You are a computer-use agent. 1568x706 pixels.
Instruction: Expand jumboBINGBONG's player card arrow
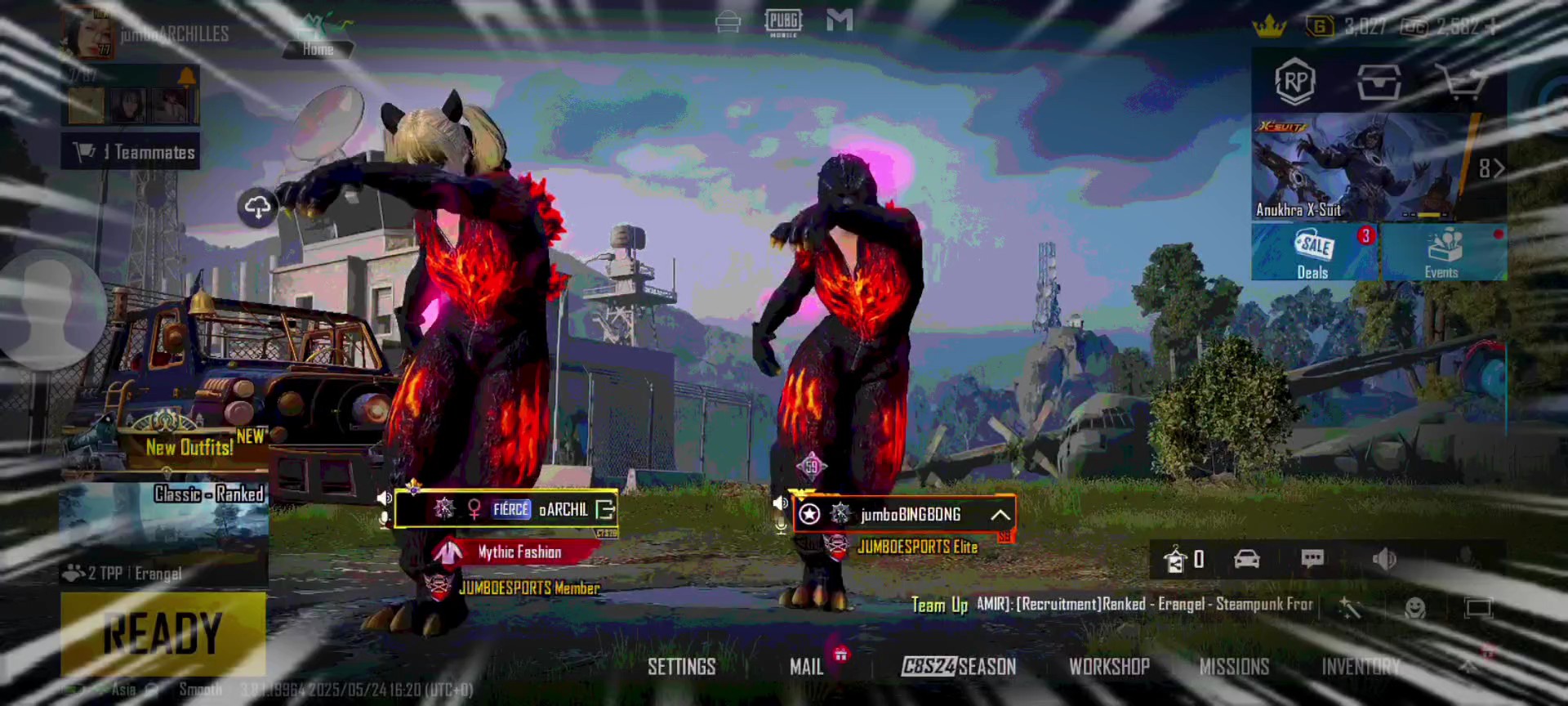click(x=1000, y=515)
